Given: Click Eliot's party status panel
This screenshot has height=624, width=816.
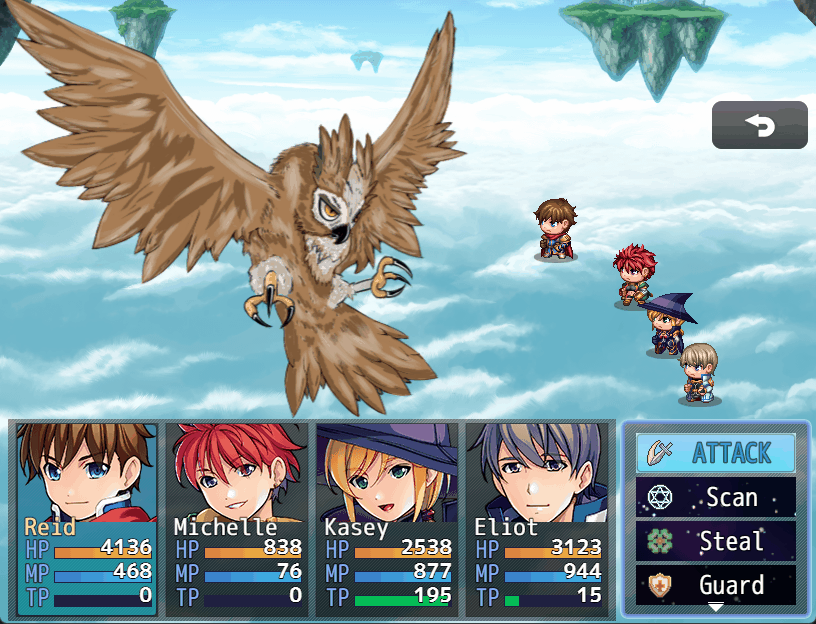Looking at the screenshot, I should click(537, 518).
